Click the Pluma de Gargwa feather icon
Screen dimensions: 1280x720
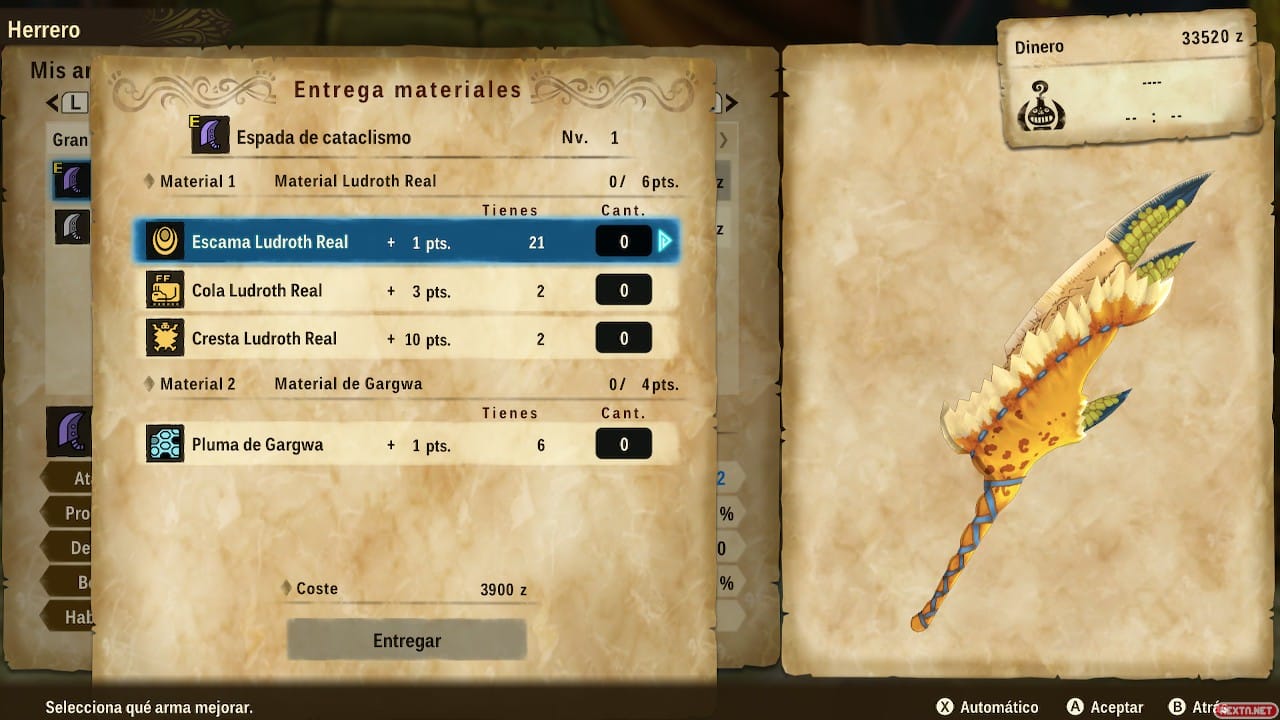point(165,443)
